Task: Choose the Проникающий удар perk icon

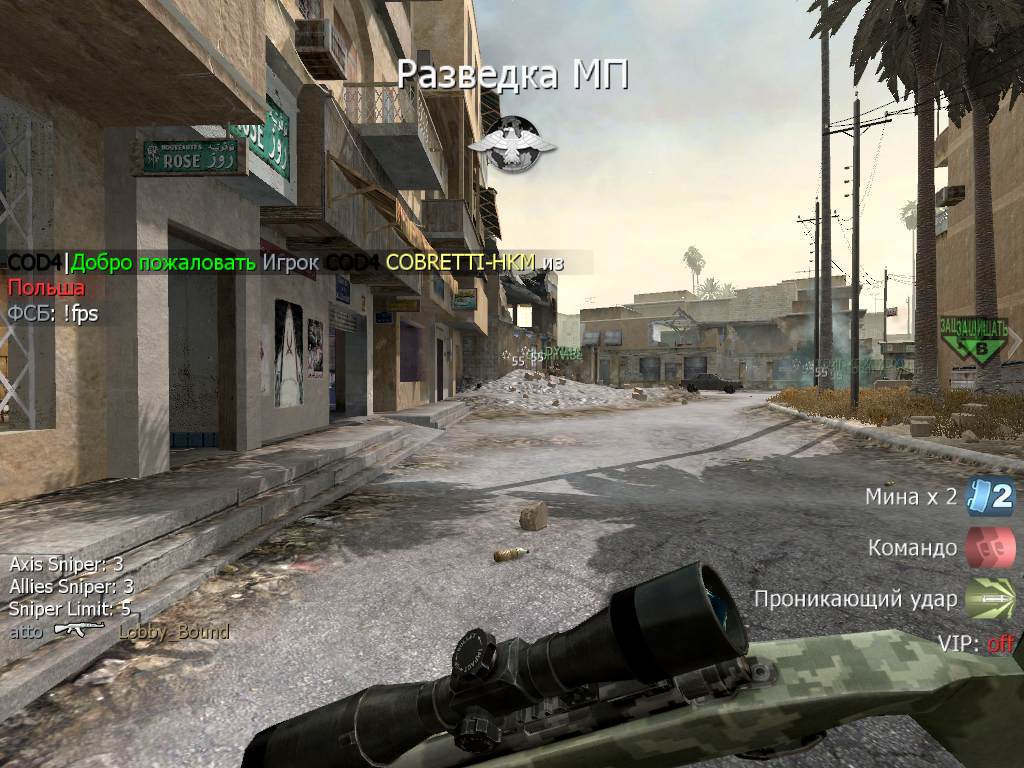Action: 990,599
